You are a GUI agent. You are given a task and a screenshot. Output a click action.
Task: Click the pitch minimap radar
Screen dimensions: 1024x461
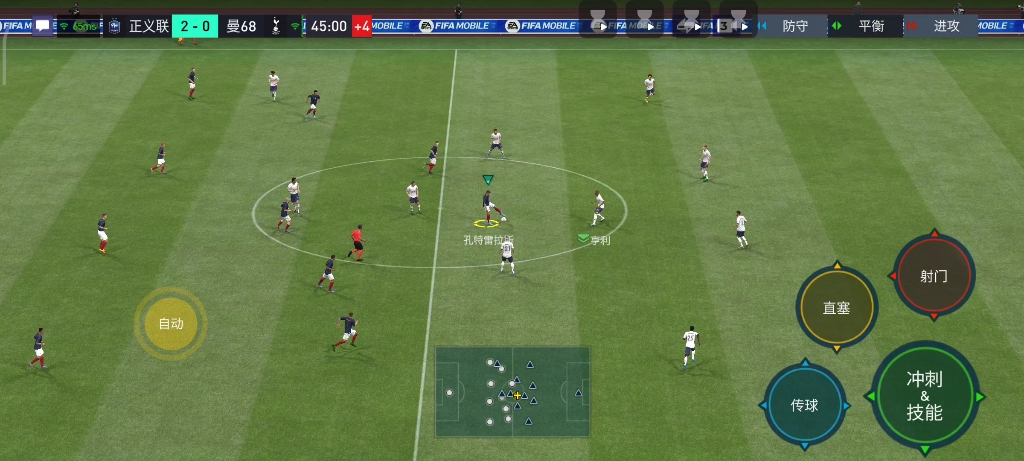[512, 391]
